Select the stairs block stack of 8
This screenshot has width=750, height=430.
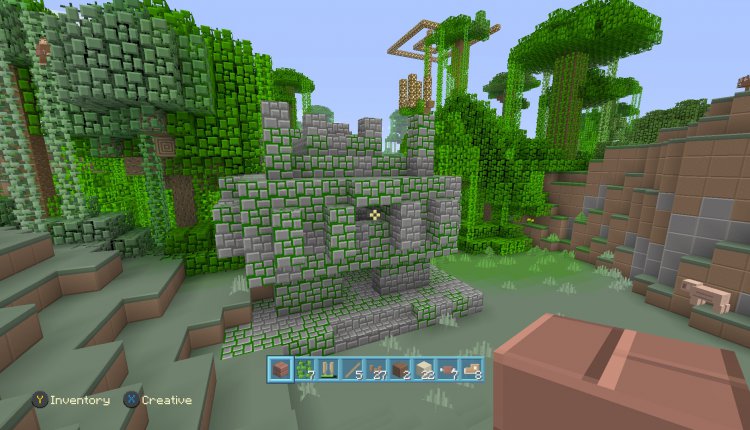(x=471, y=370)
